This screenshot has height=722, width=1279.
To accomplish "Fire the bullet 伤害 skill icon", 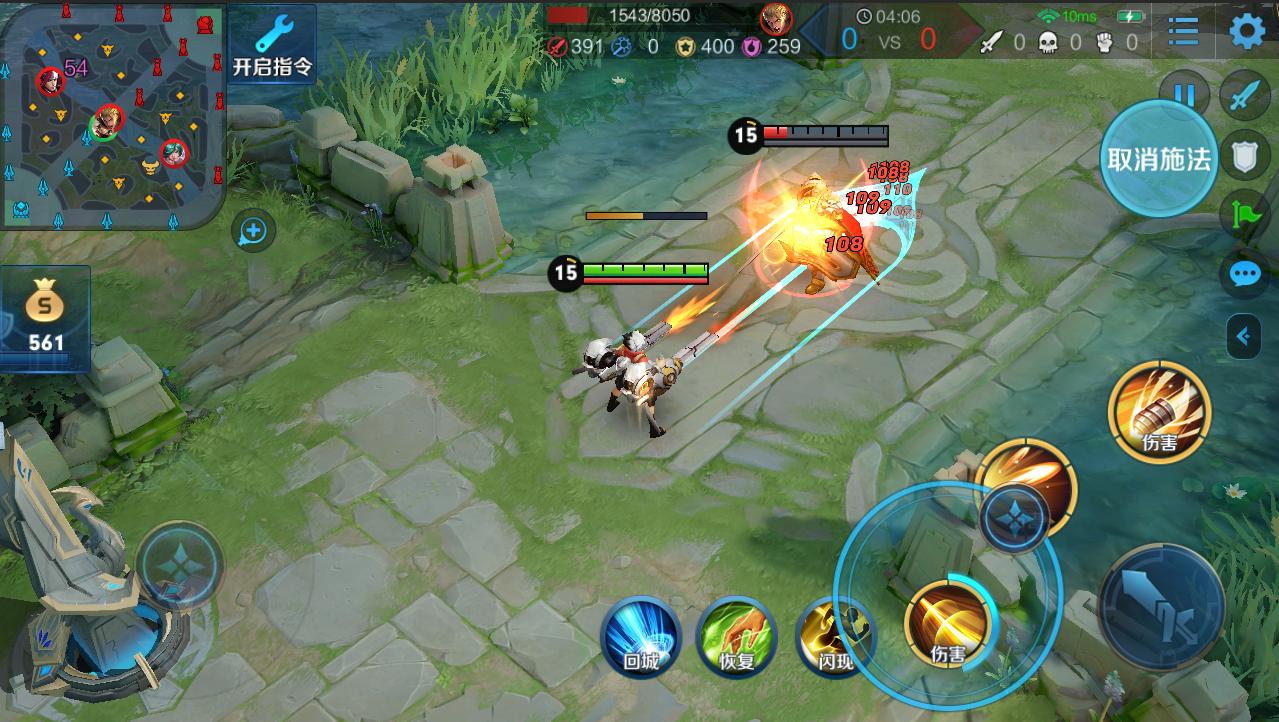I will 1159,411.
